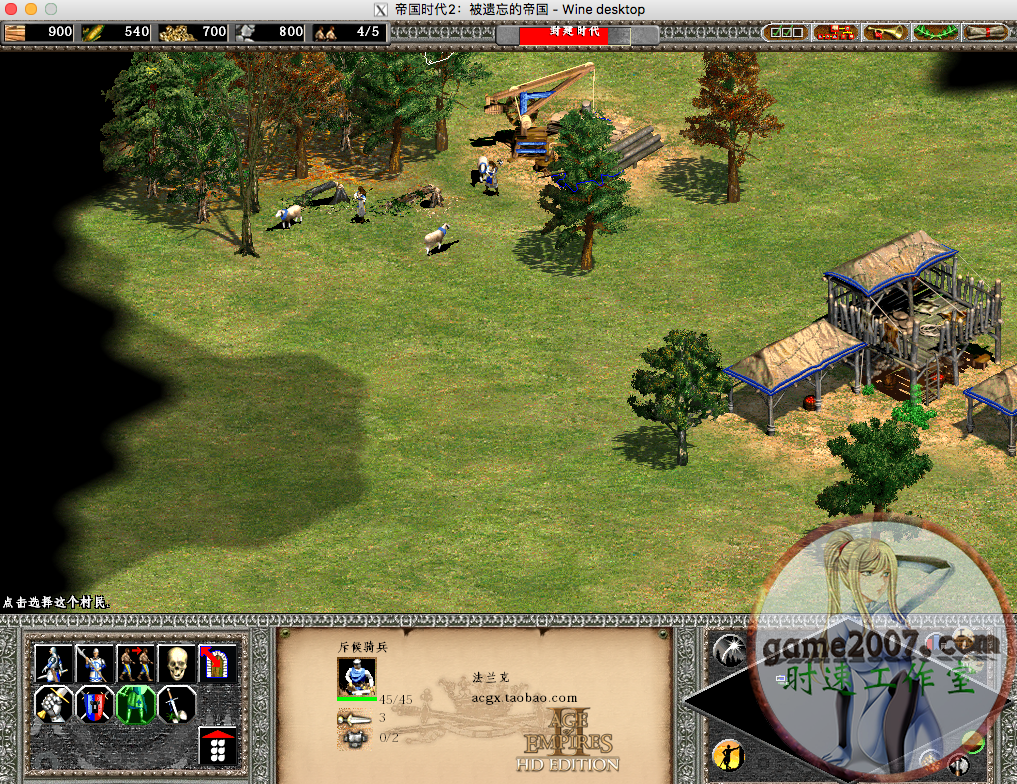
Task: Open diplomacy with the wreath button
Action: (936, 32)
